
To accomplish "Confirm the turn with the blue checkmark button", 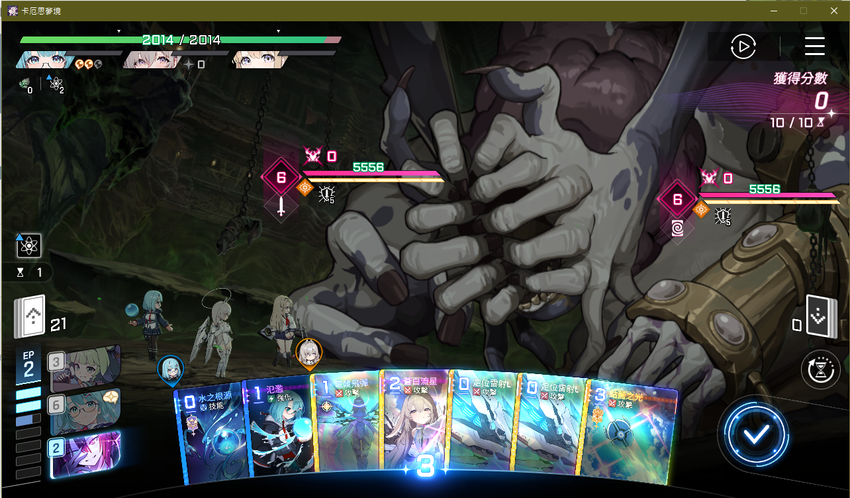I will click(758, 434).
